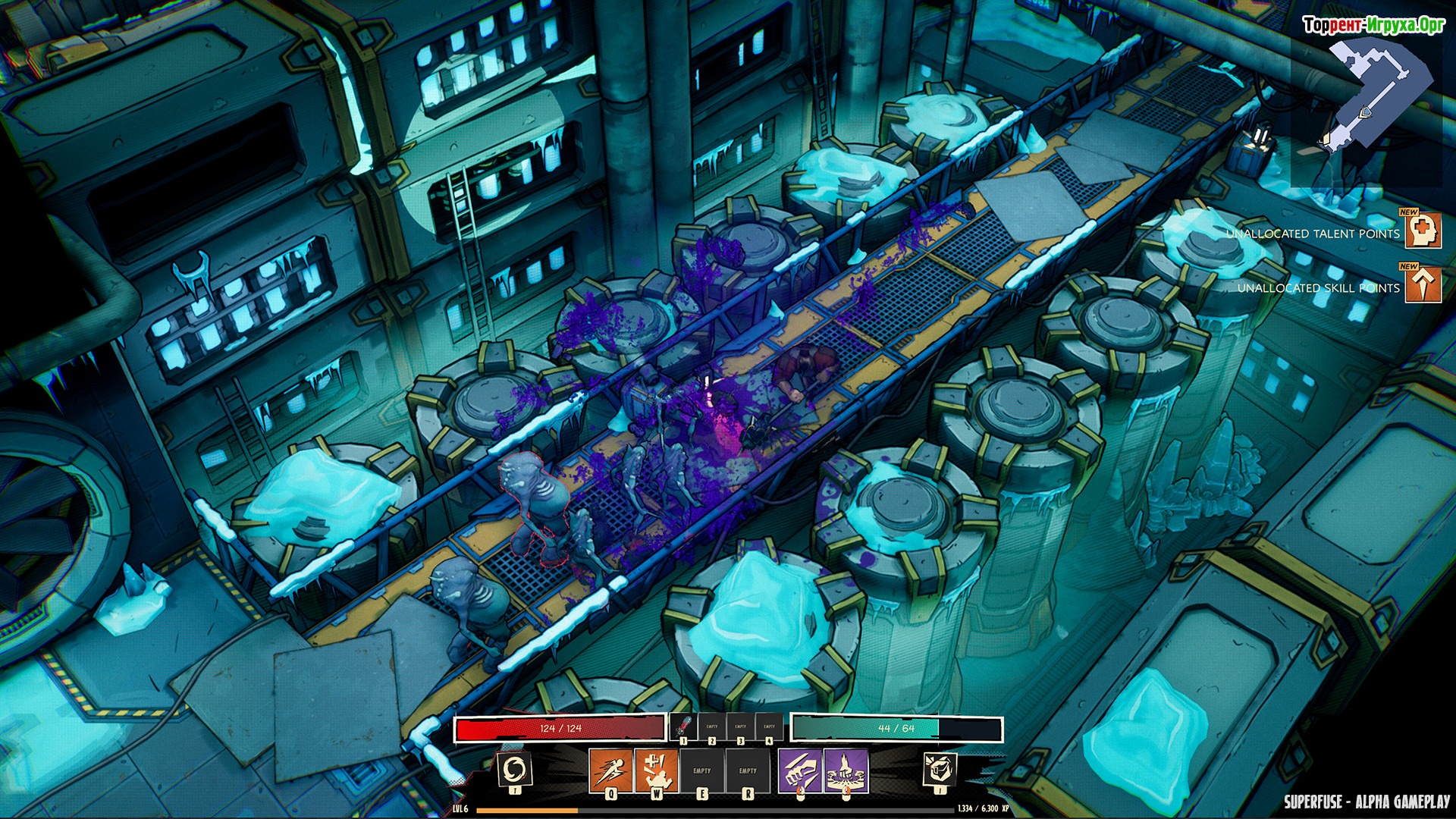
Task: Use the consumable in quick slot 1
Action: [682, 726]
